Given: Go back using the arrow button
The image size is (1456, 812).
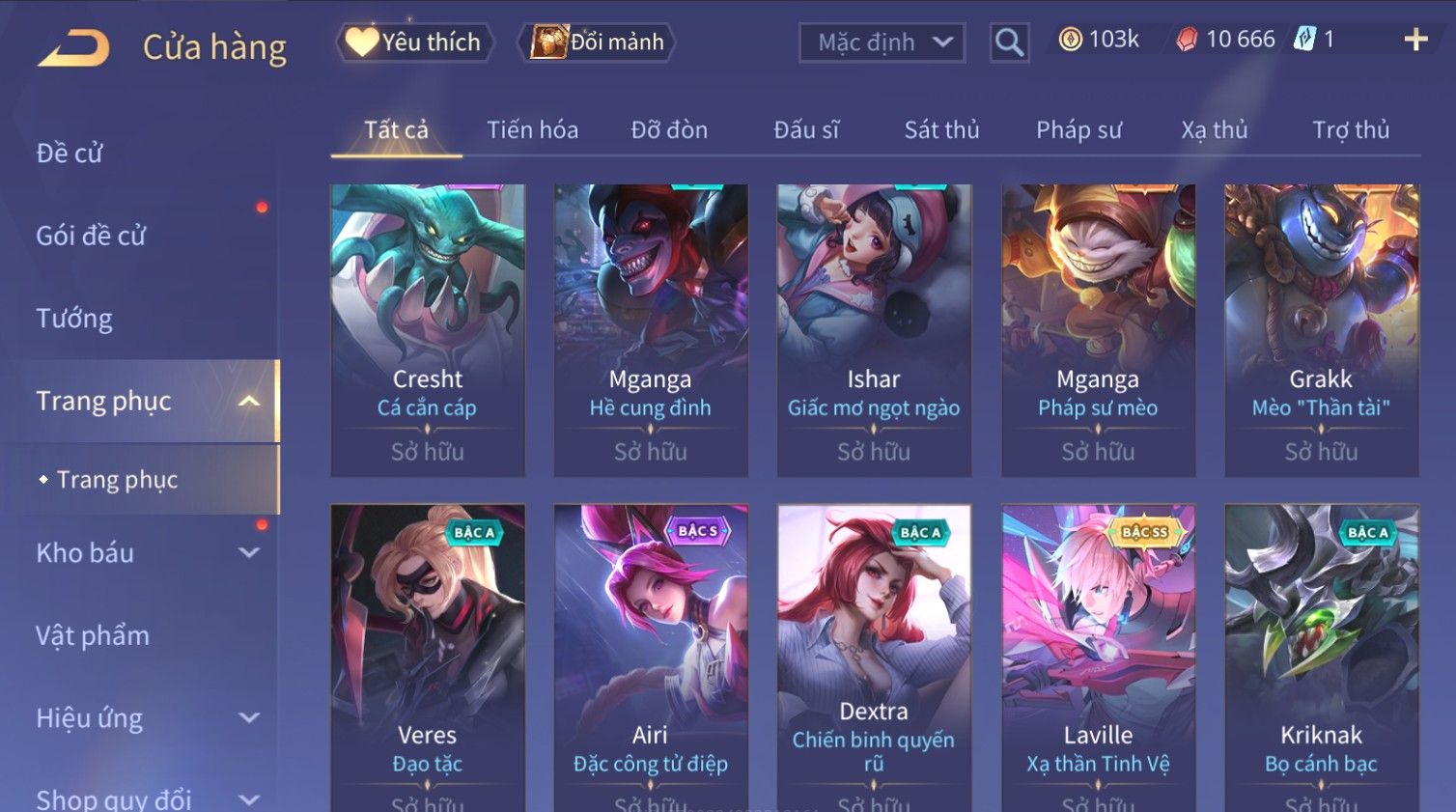Looking at the screenshot, I should tap(73, 47).
